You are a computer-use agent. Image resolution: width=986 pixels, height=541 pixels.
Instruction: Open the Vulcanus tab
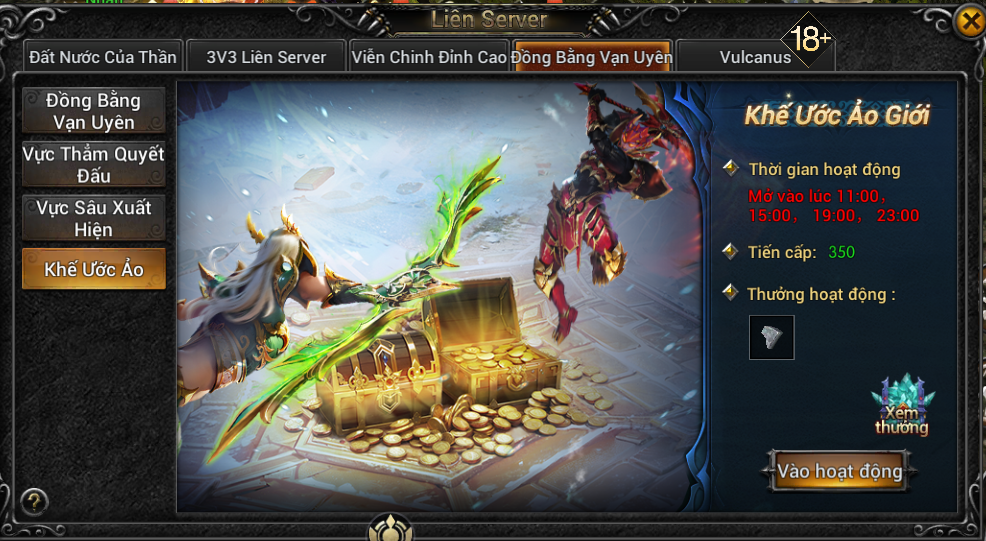[x=754, y=57]
